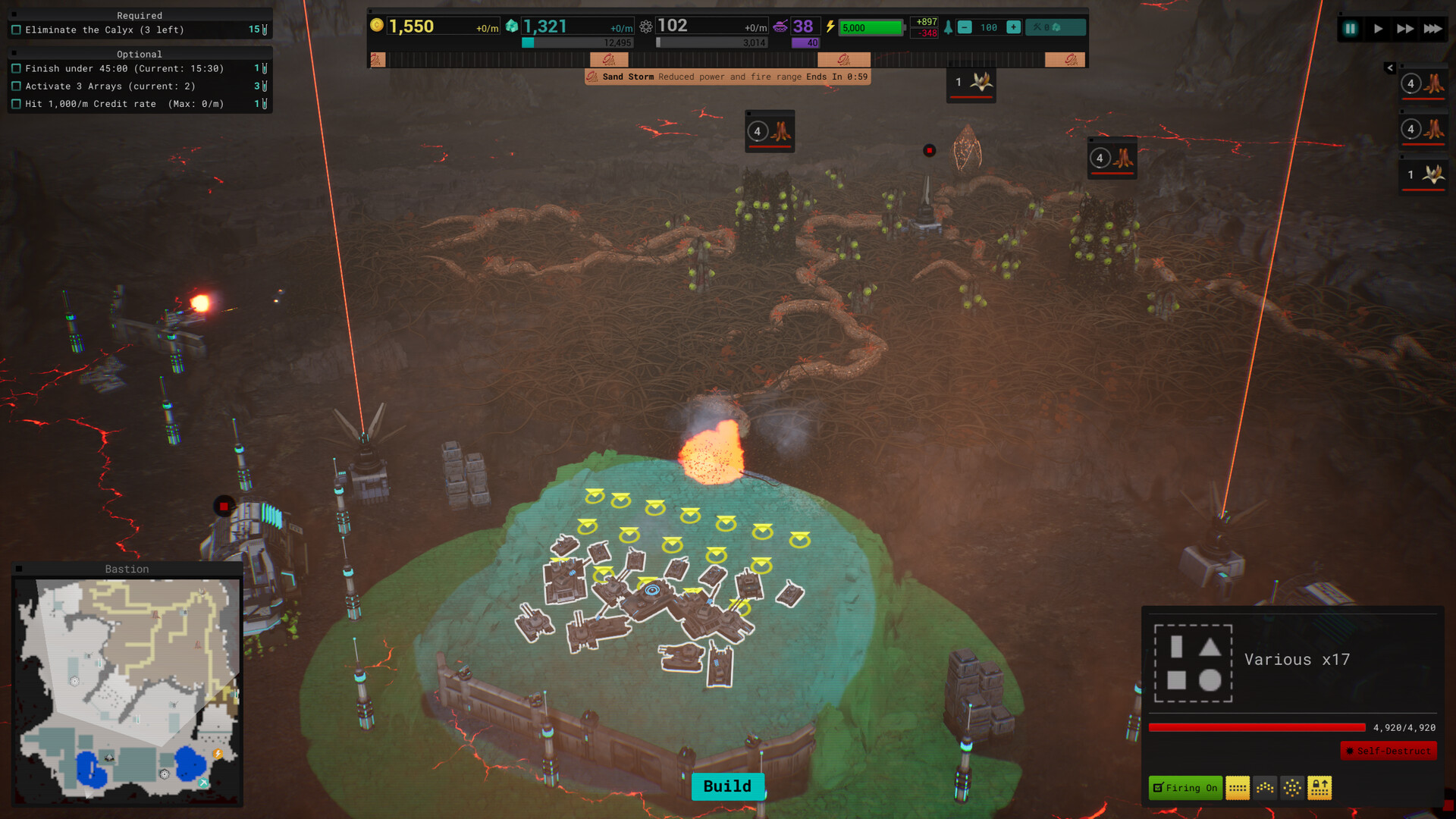Select the arc formation icon
This screenshot has width=1456, height=819.
click(1265, 788)
